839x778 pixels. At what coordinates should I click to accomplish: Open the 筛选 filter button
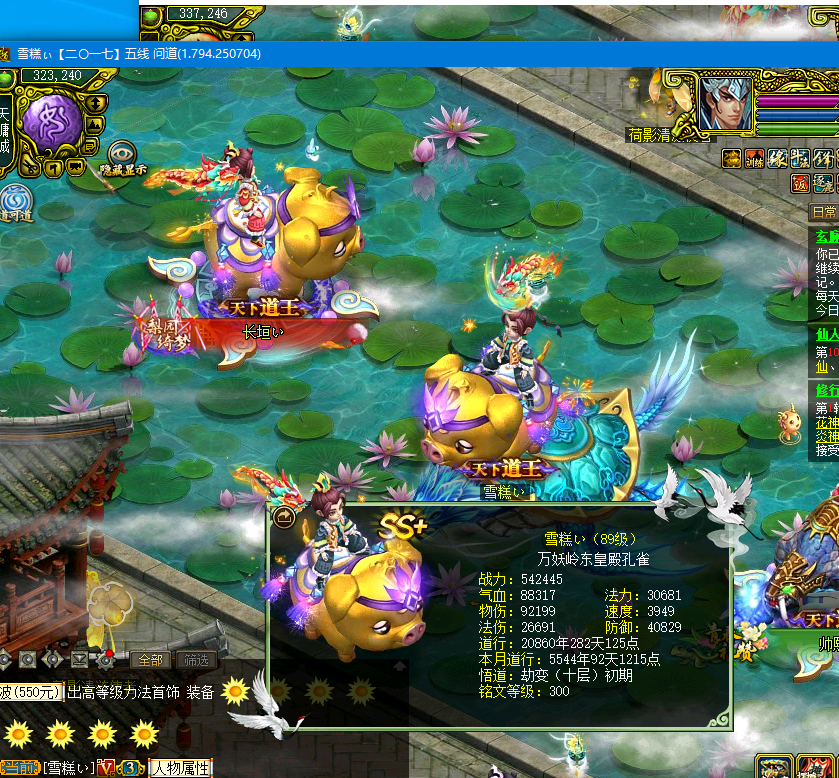click(x=195, y=660)
